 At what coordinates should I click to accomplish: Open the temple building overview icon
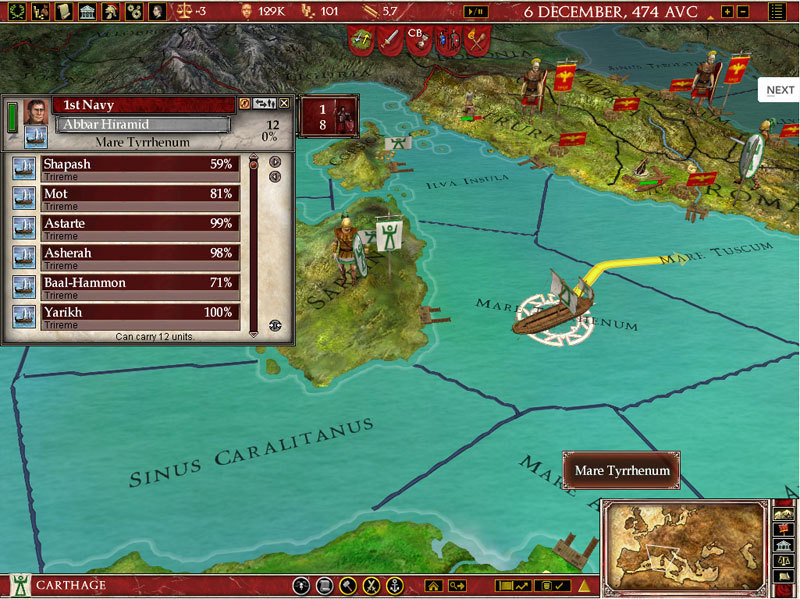85,11
